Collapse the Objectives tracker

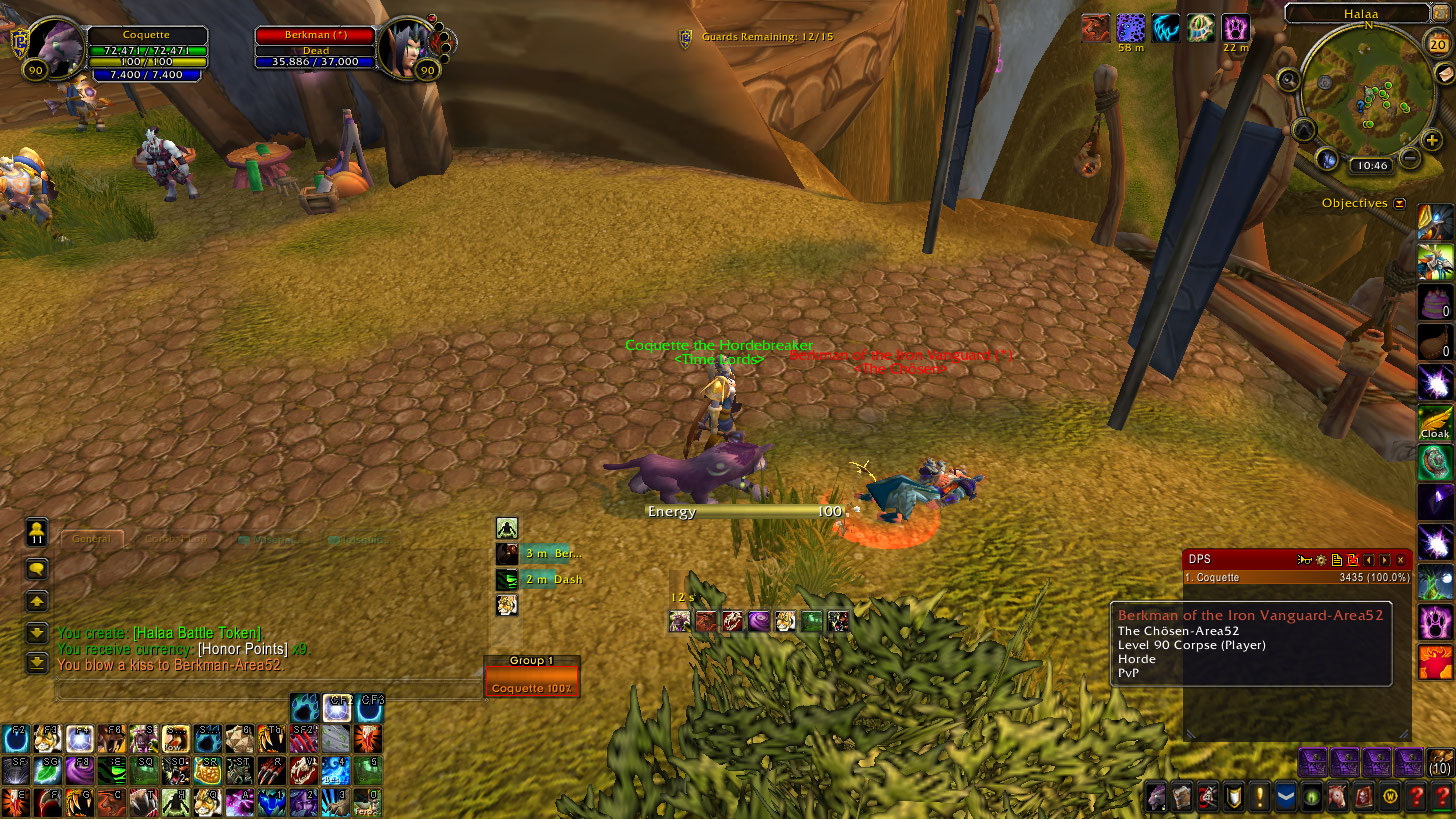(1399, 203)
